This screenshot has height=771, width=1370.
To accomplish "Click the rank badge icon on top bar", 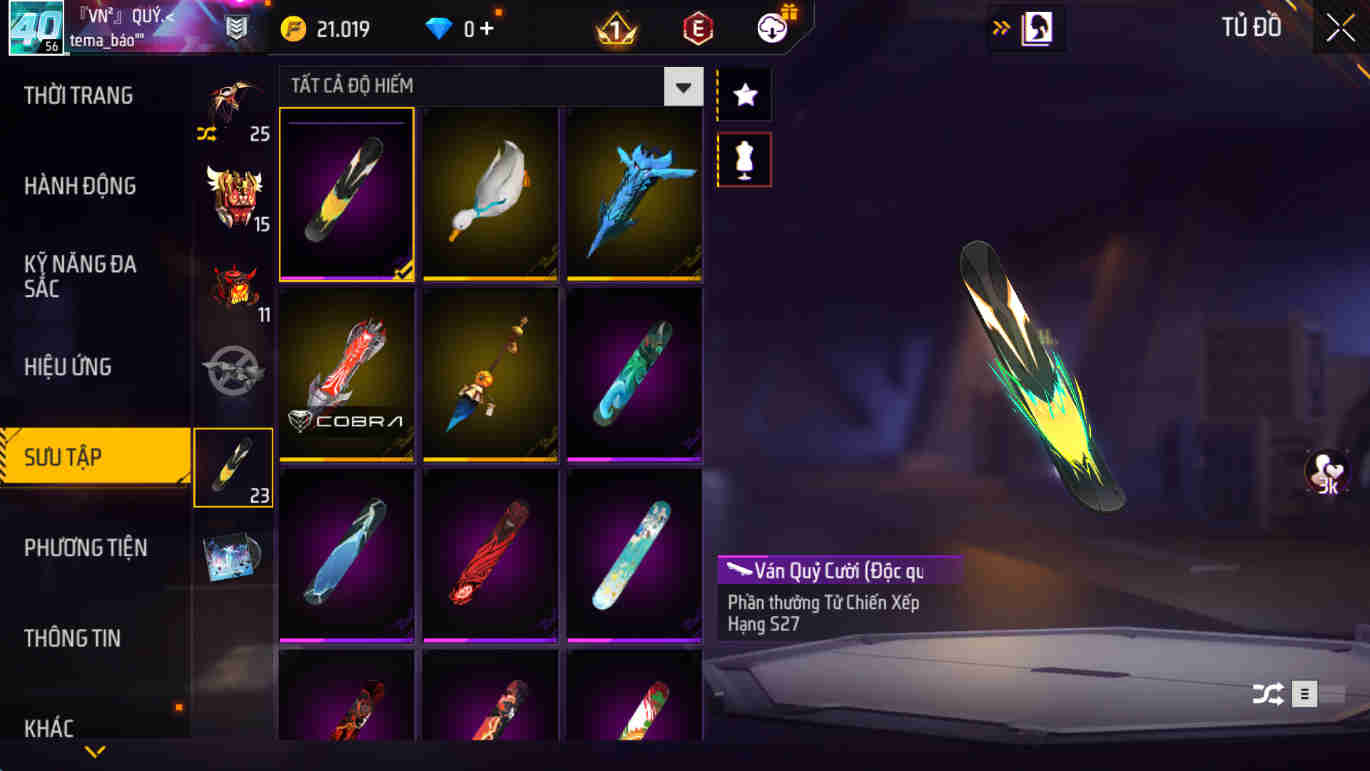I will pos(615,27).
